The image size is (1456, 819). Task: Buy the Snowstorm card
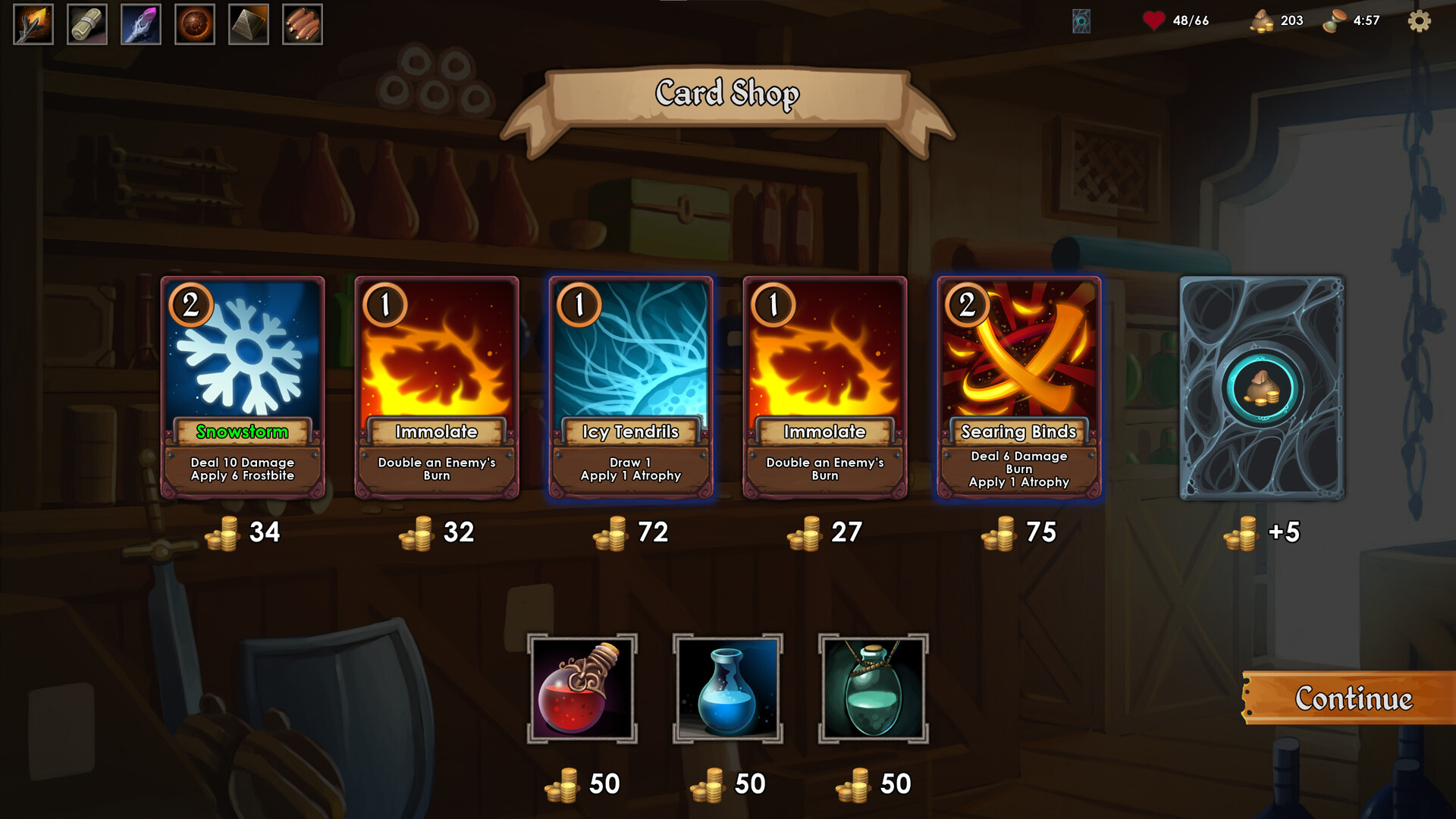(x=243, y=387)
